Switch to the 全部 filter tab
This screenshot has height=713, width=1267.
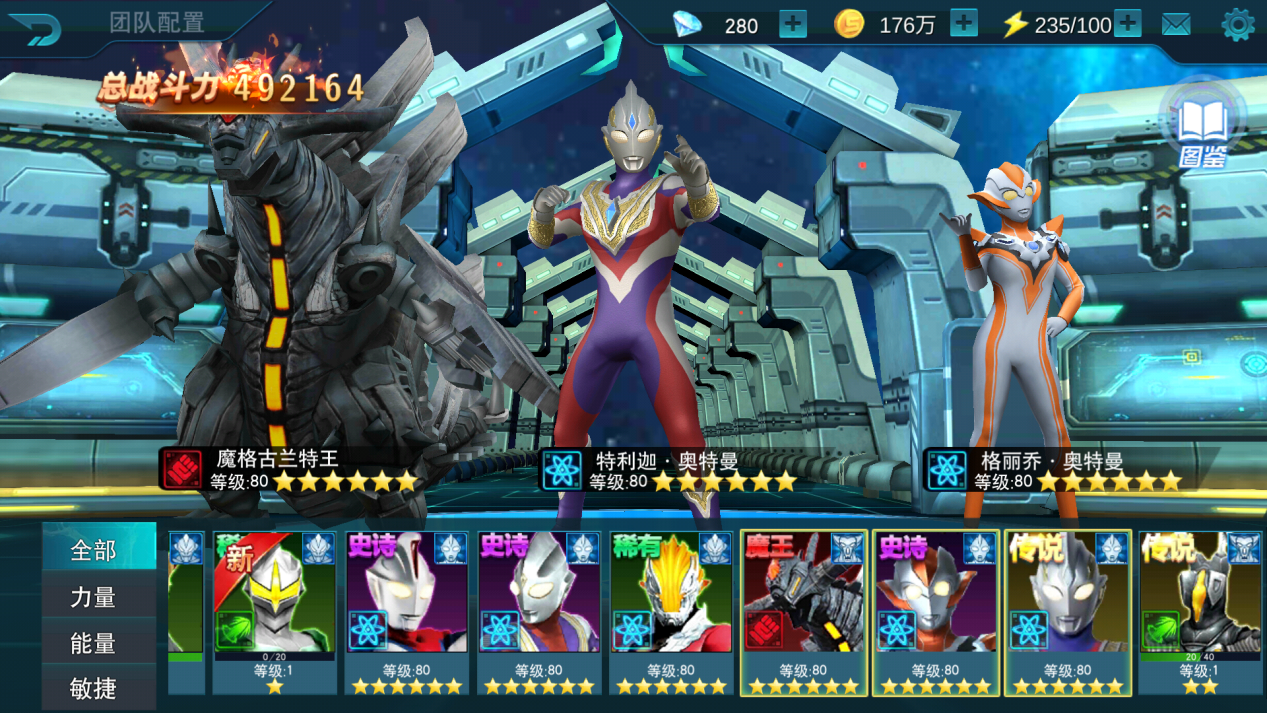coord(94,549)
